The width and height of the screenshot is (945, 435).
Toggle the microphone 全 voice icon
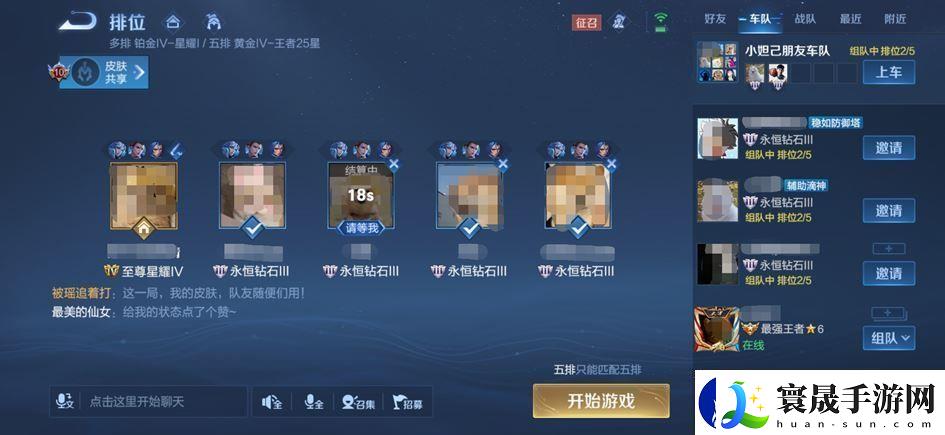point(313,402)
